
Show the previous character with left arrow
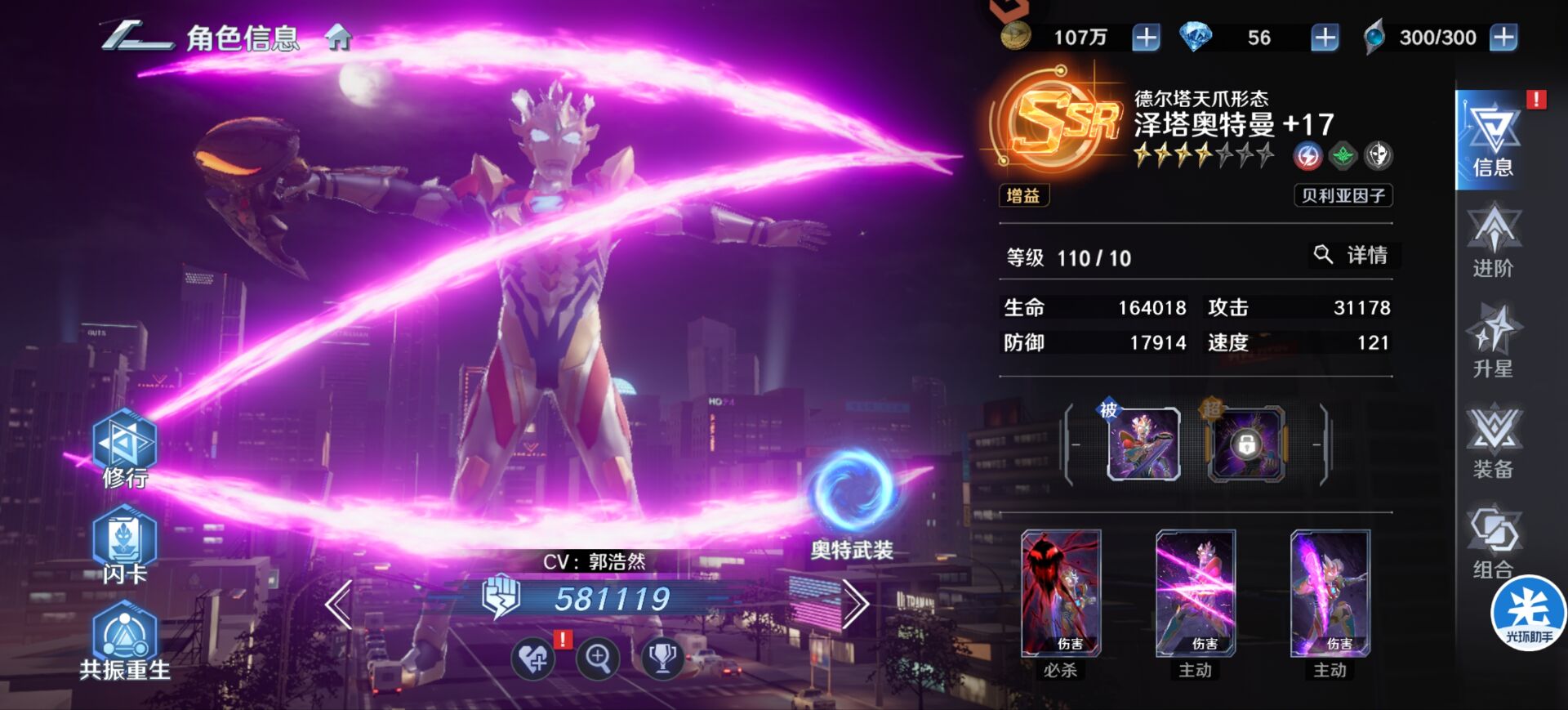click(339, 605)
